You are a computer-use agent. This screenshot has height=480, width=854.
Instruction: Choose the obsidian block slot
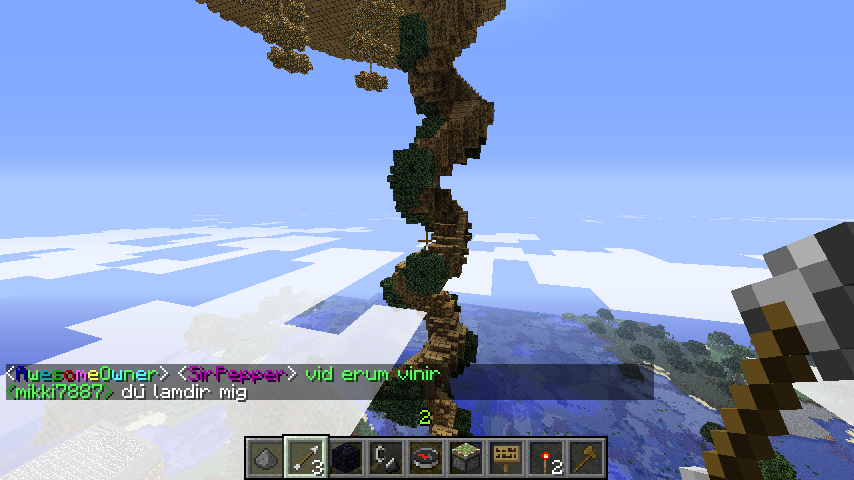[x=346, y=457]
